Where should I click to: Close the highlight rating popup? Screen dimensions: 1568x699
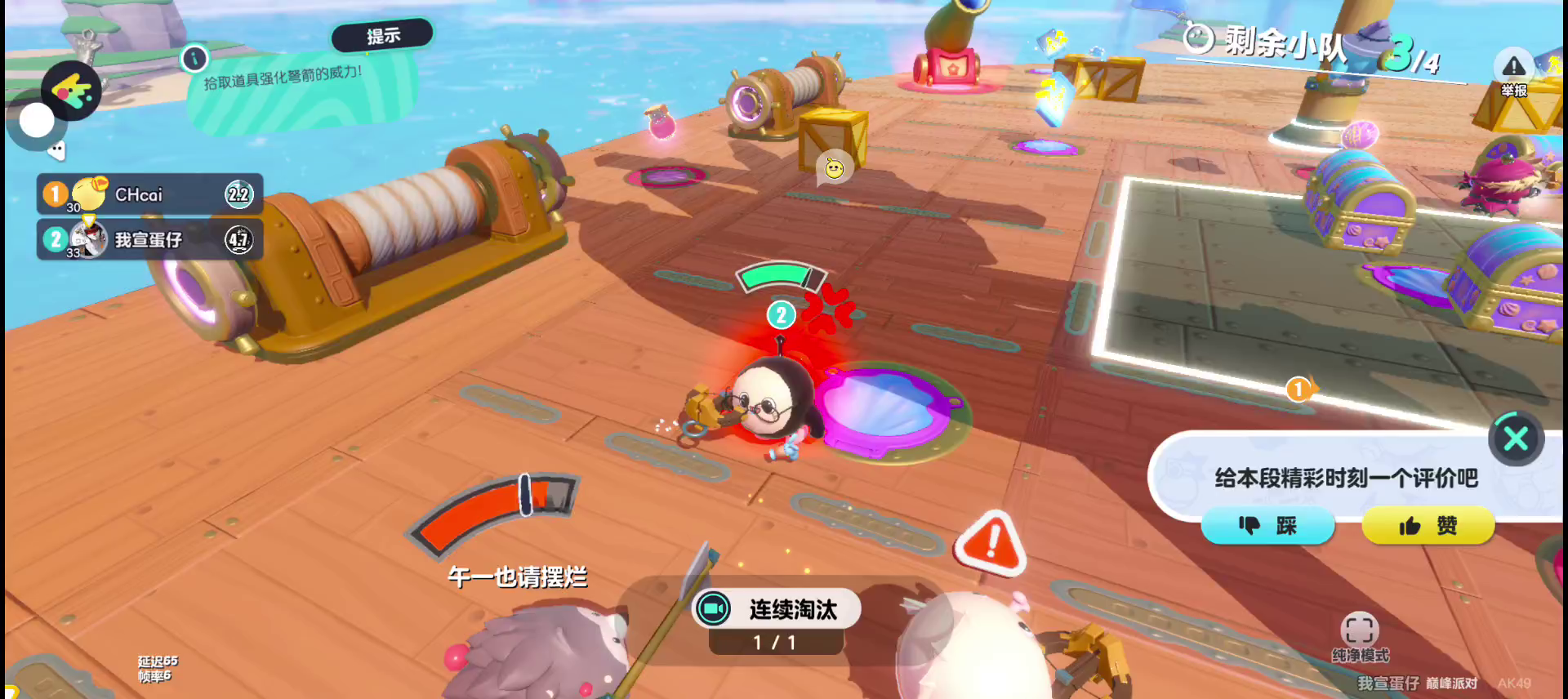(x=1516, y=439)
